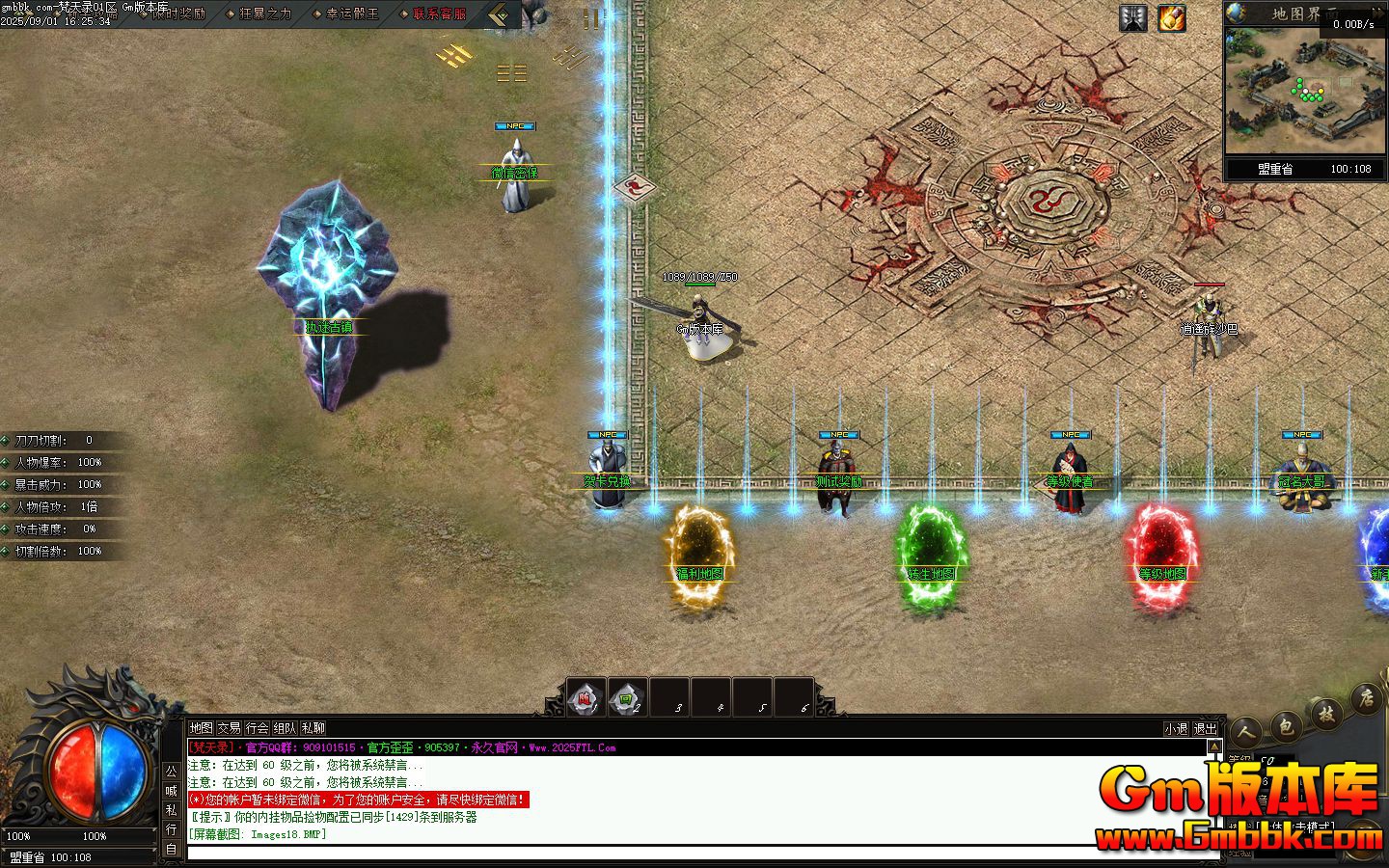Viewport: 1389px width, 868px height.
Task: Select the first skill icon in the hotbar
Action: [586, 696]
